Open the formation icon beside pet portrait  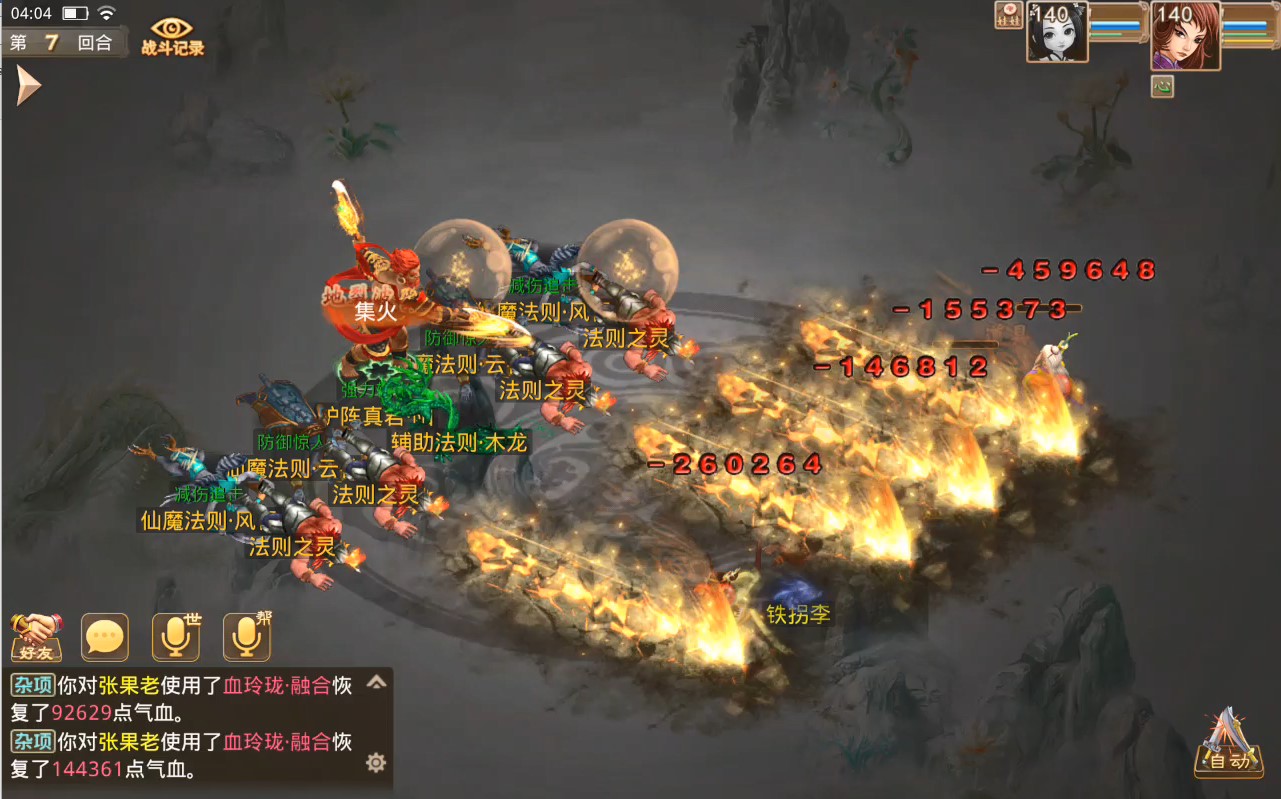[1008, 14]
